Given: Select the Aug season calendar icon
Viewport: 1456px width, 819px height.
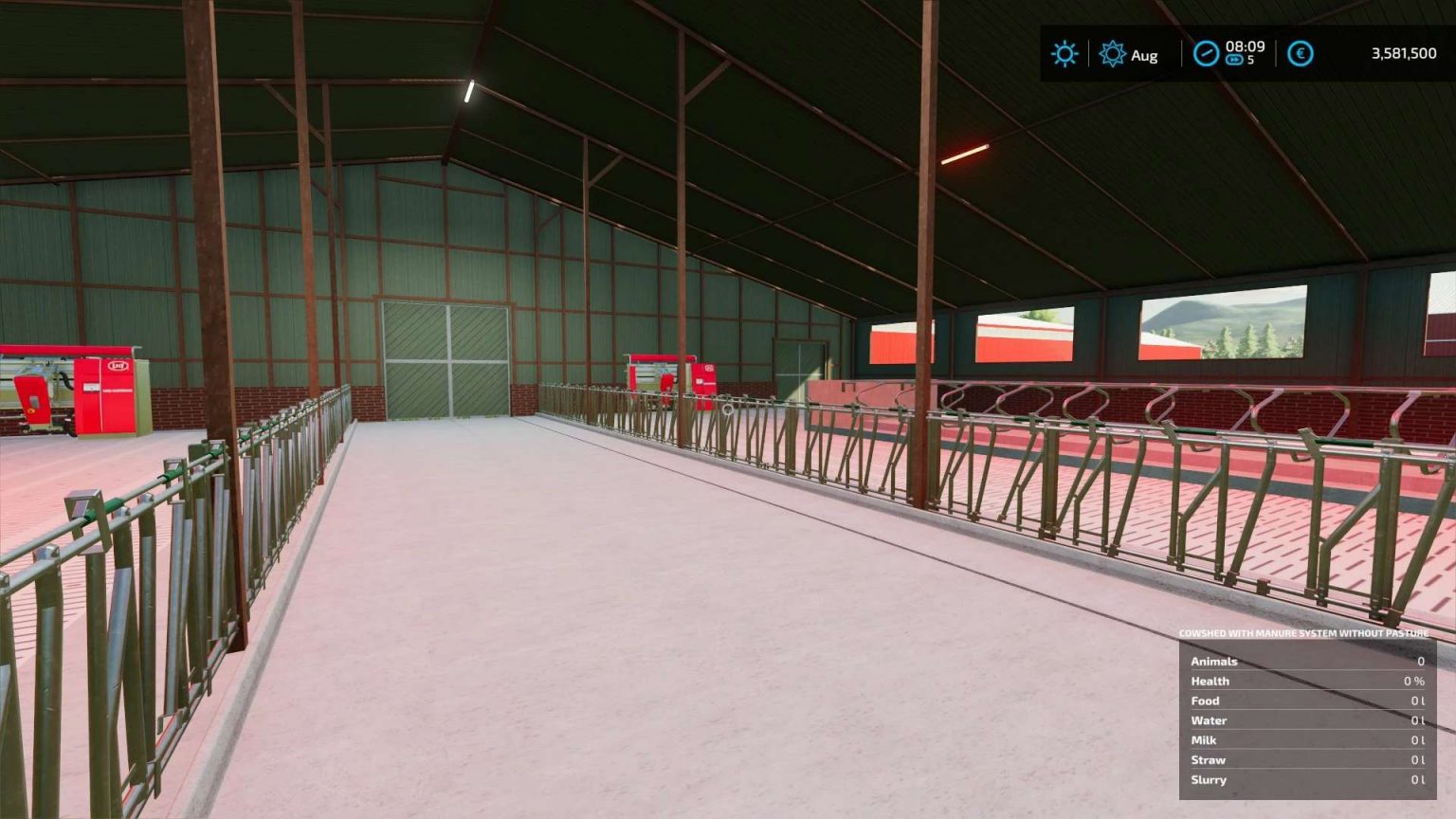Looking at the screenshot, I should click(1114, 55).
